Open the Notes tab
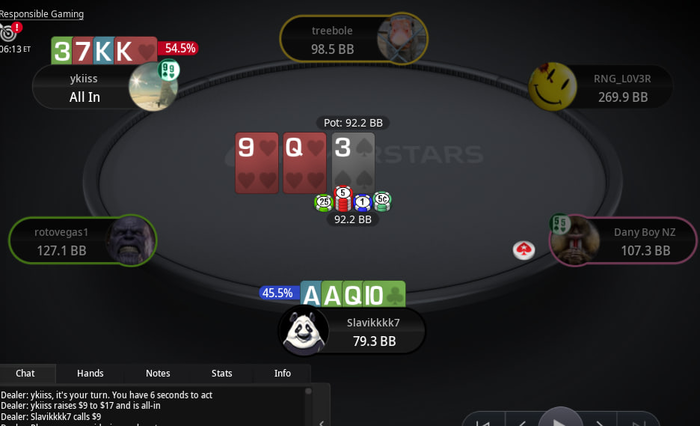This screenshot has width=700, height=426. pos(158,373)
